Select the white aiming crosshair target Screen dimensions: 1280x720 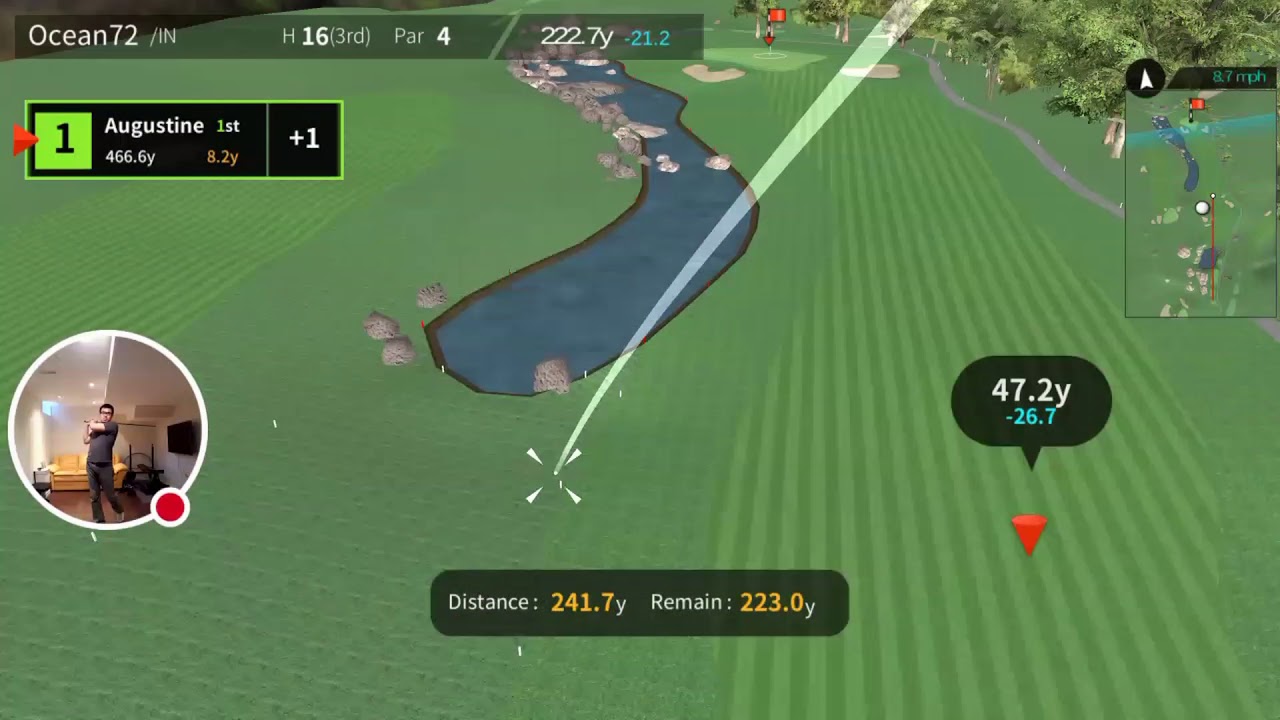coord(555,475)
